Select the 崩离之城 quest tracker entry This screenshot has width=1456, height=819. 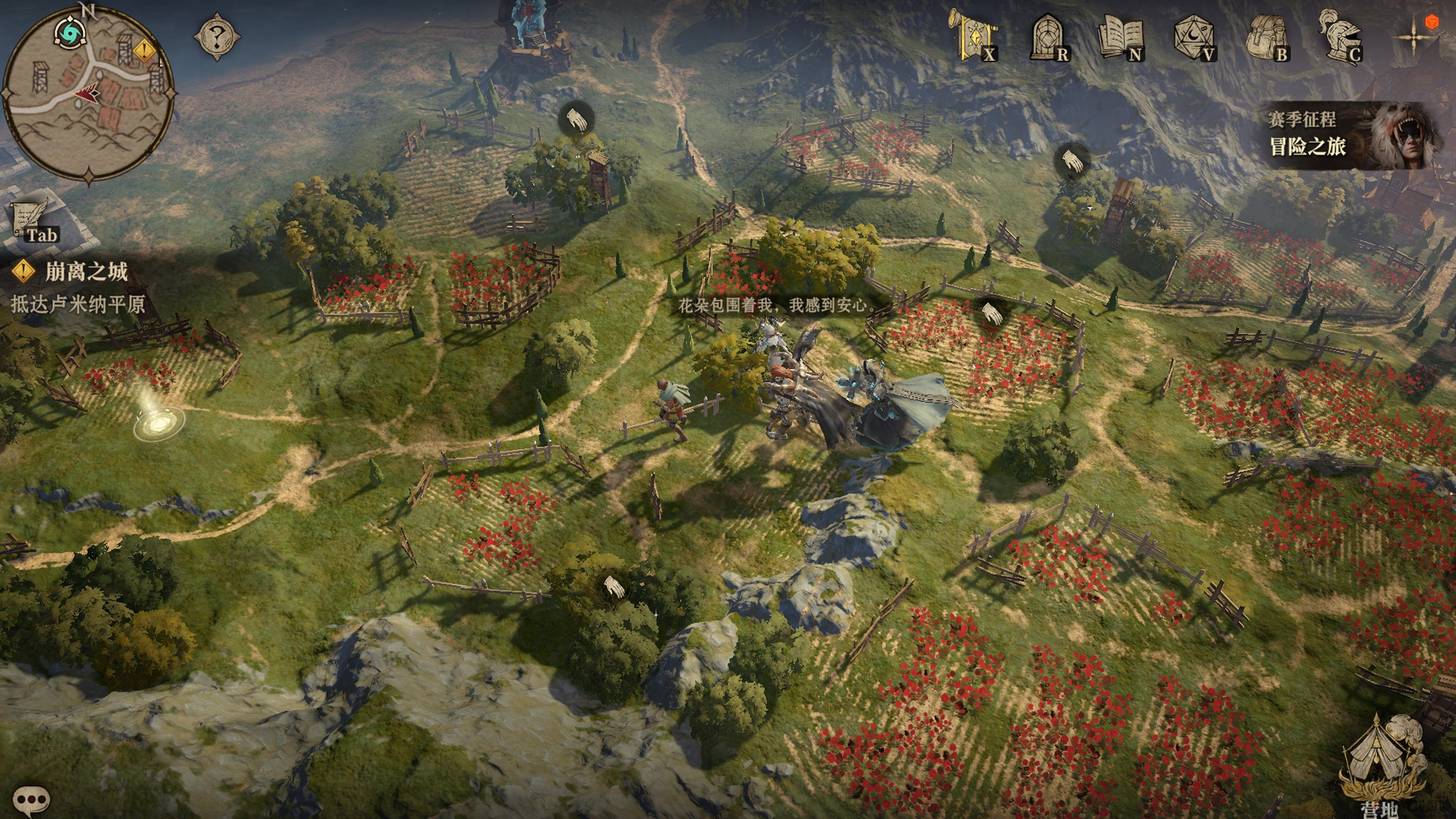pyautogui.click(x=86, y=272)
